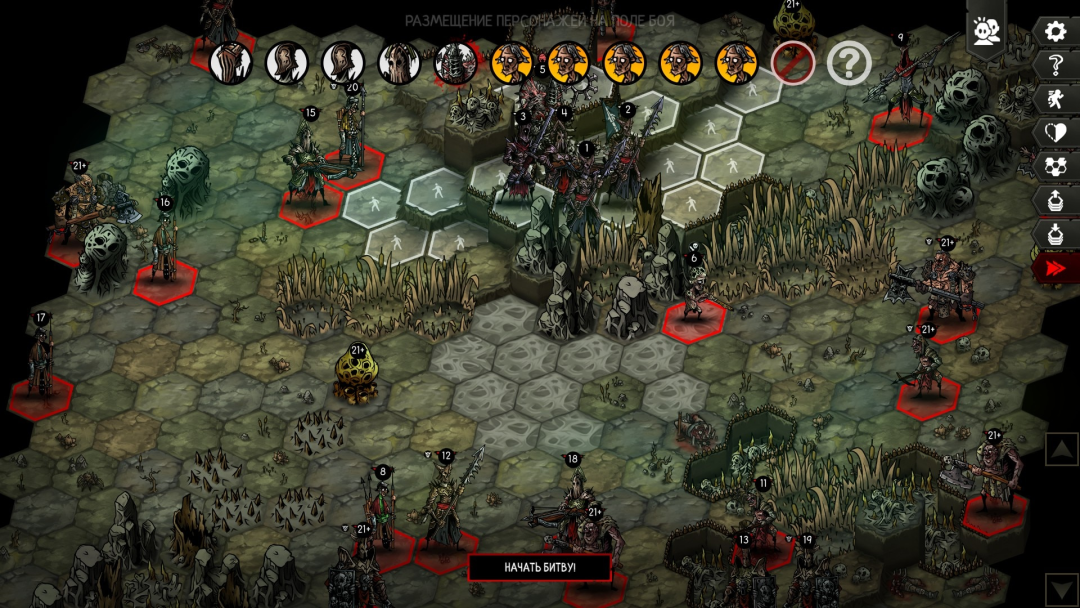This screenshot has height=608, width=1080.
Task: Click the stack with down arrow icon
Action: (1055, 235)
